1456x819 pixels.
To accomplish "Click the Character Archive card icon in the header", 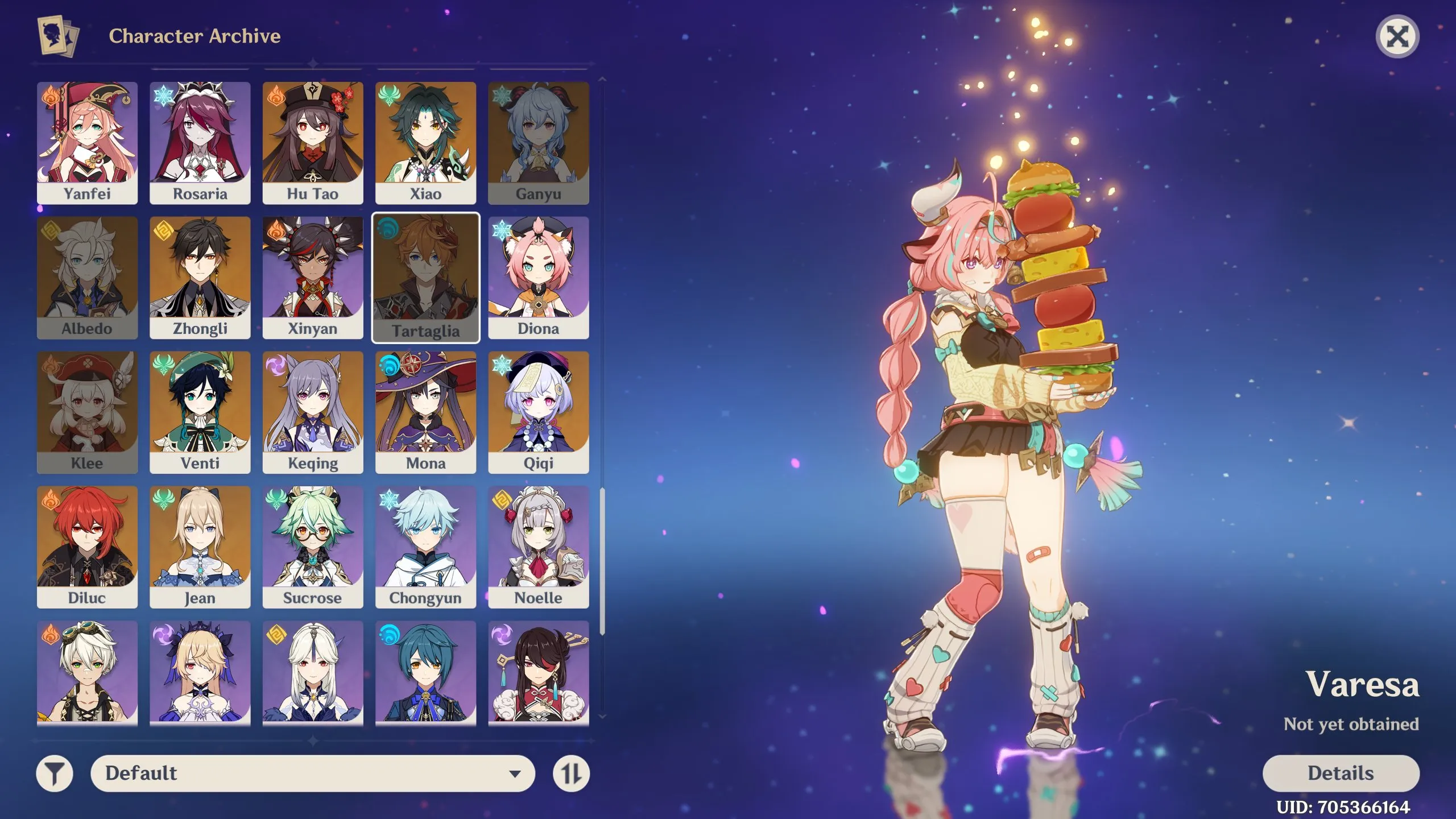I will [x=56, y=36].
